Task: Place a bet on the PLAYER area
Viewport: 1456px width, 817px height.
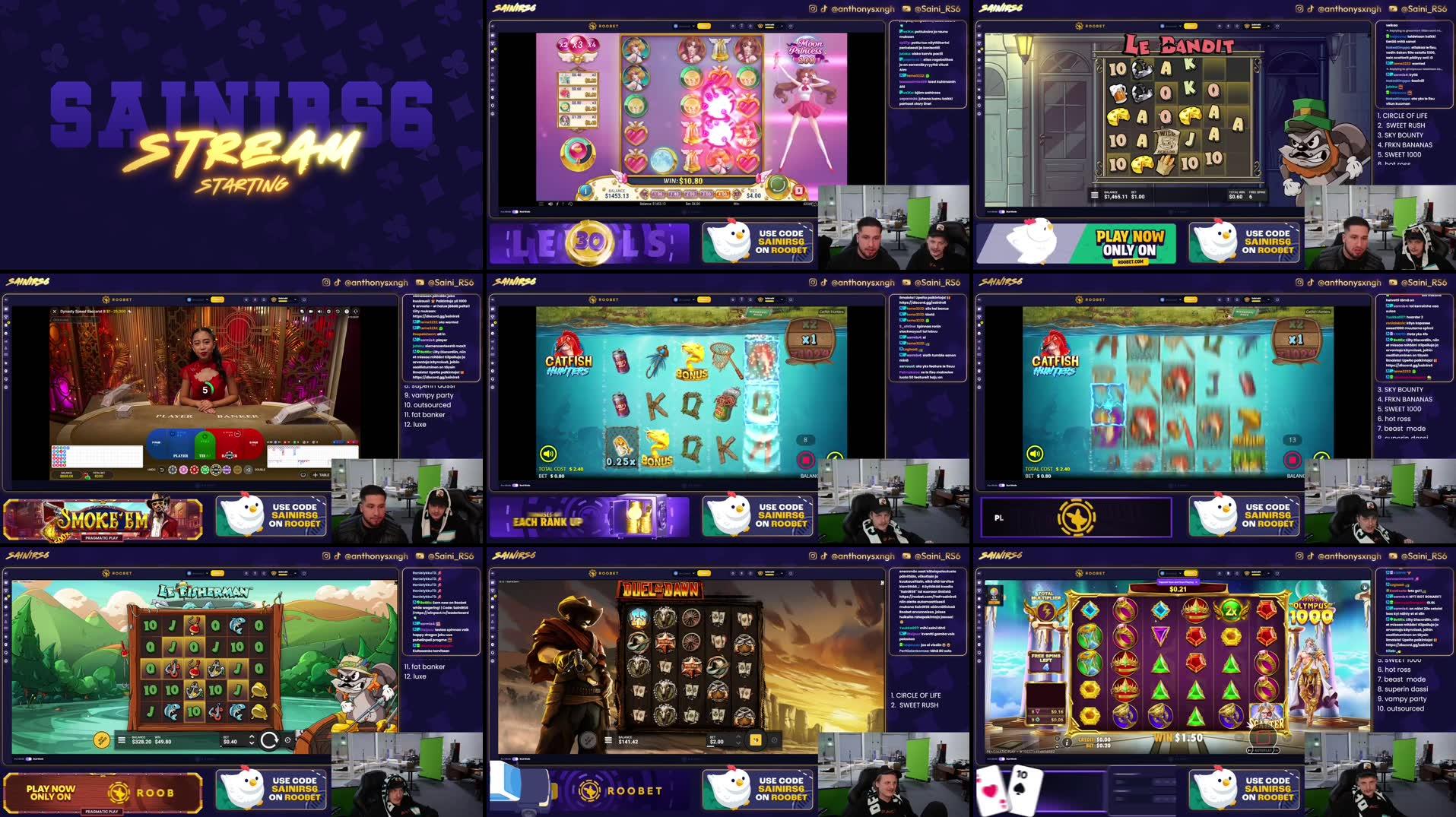Action: (181, 455)
